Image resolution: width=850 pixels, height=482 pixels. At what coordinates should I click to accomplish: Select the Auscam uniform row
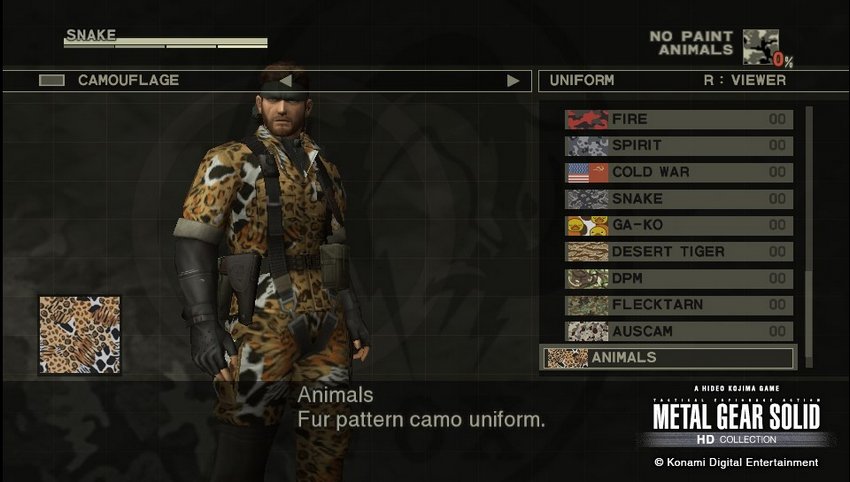tap(678, 331)
